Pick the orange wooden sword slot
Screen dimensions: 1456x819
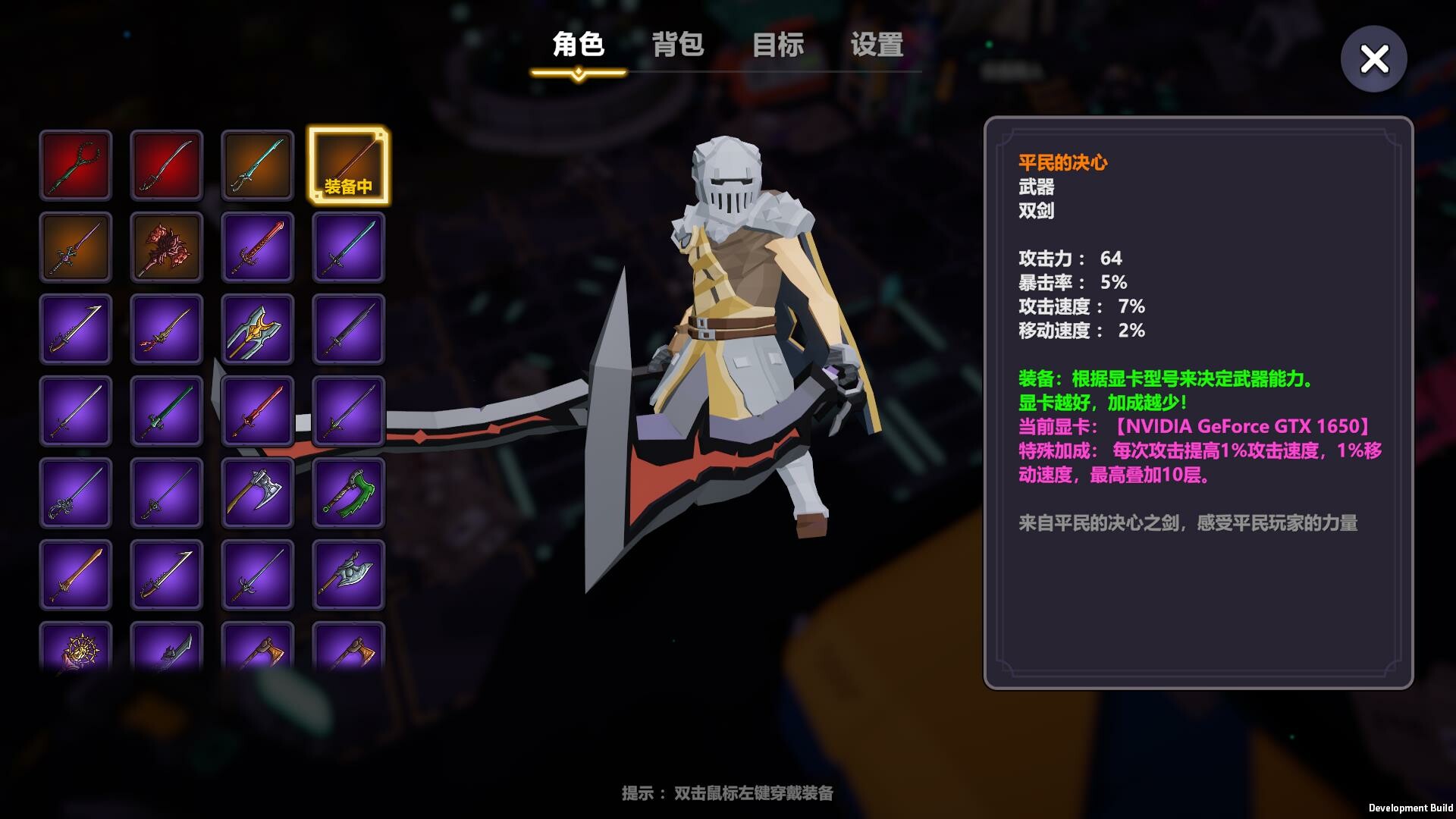76,575
